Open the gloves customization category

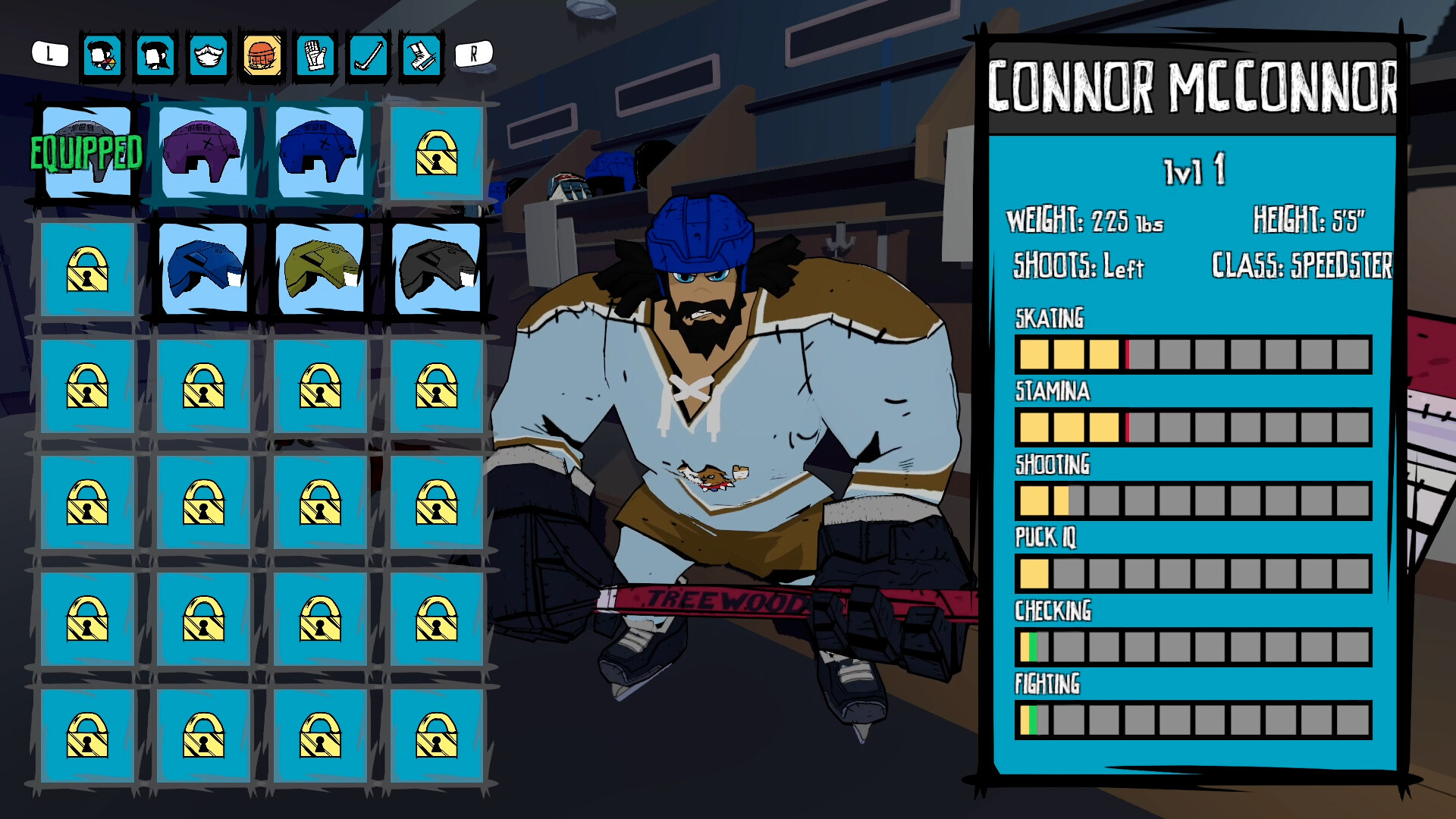point(316,55)
